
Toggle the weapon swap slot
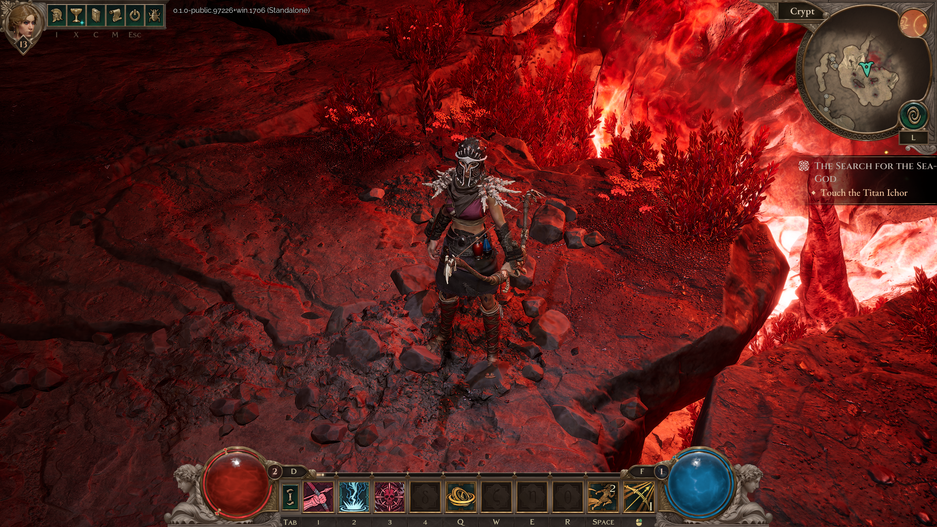(x=290, y=496)
